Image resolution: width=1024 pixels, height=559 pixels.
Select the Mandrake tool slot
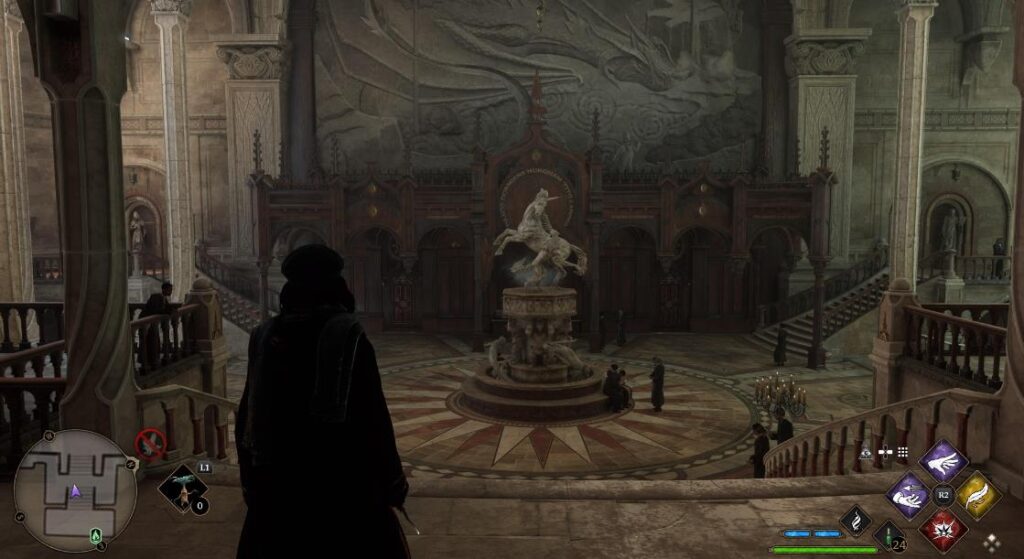pos(183,486)
